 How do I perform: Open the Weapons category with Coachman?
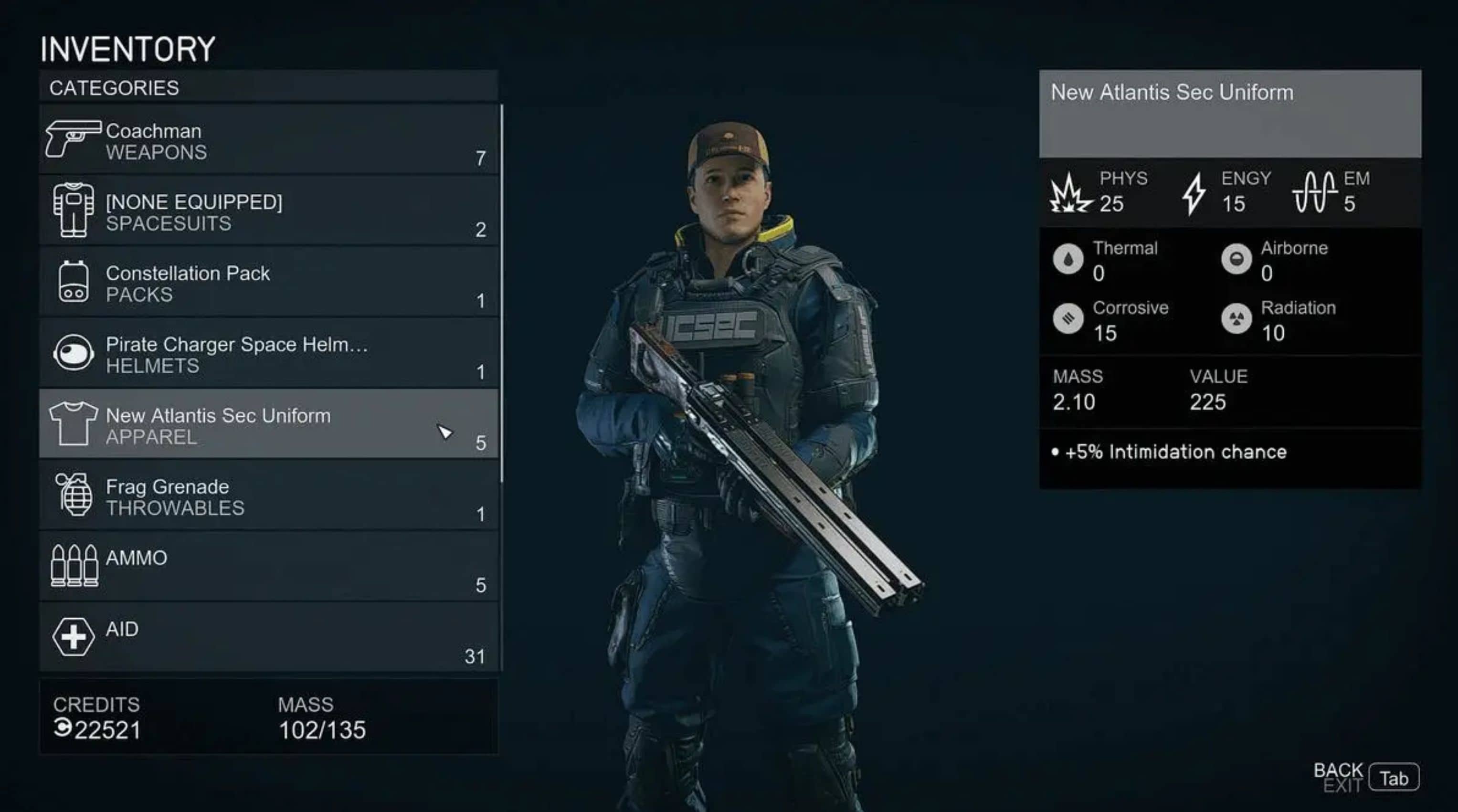pyautogui.click(x=268, y=140)
